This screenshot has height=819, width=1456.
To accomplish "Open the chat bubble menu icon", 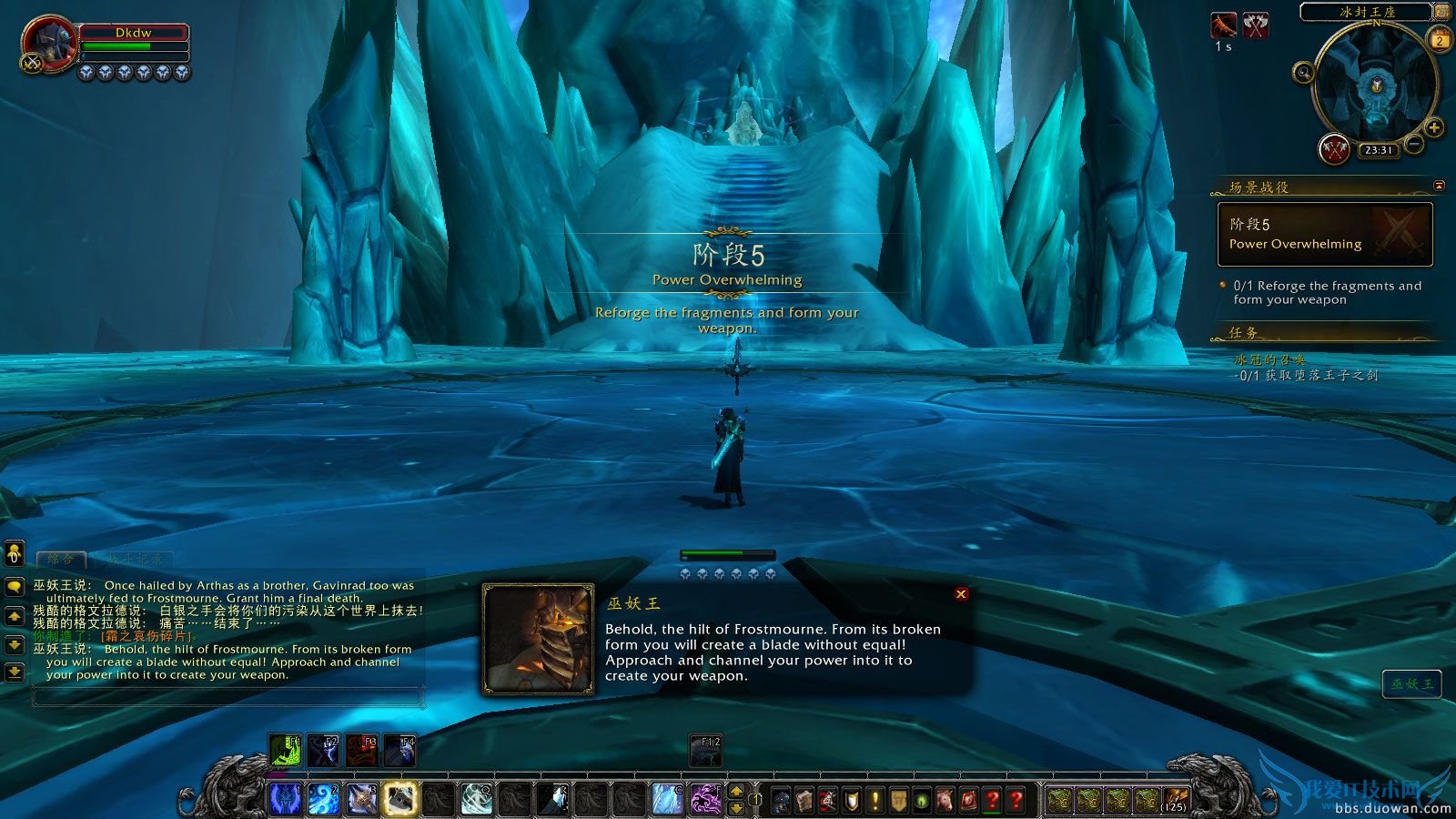I will pyautogui.click(x=13, y=587).
